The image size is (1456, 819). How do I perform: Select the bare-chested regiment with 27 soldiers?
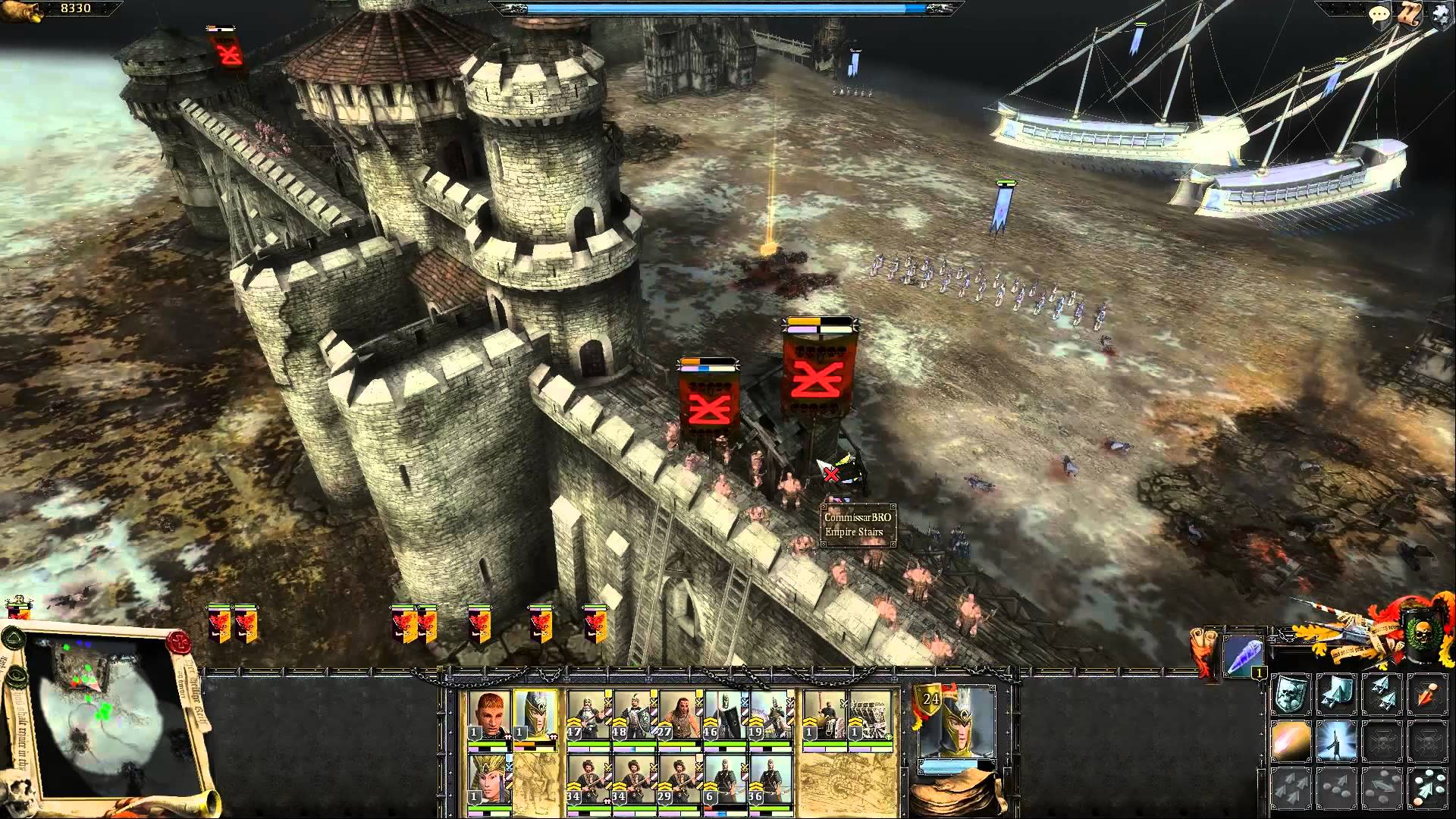680,717
